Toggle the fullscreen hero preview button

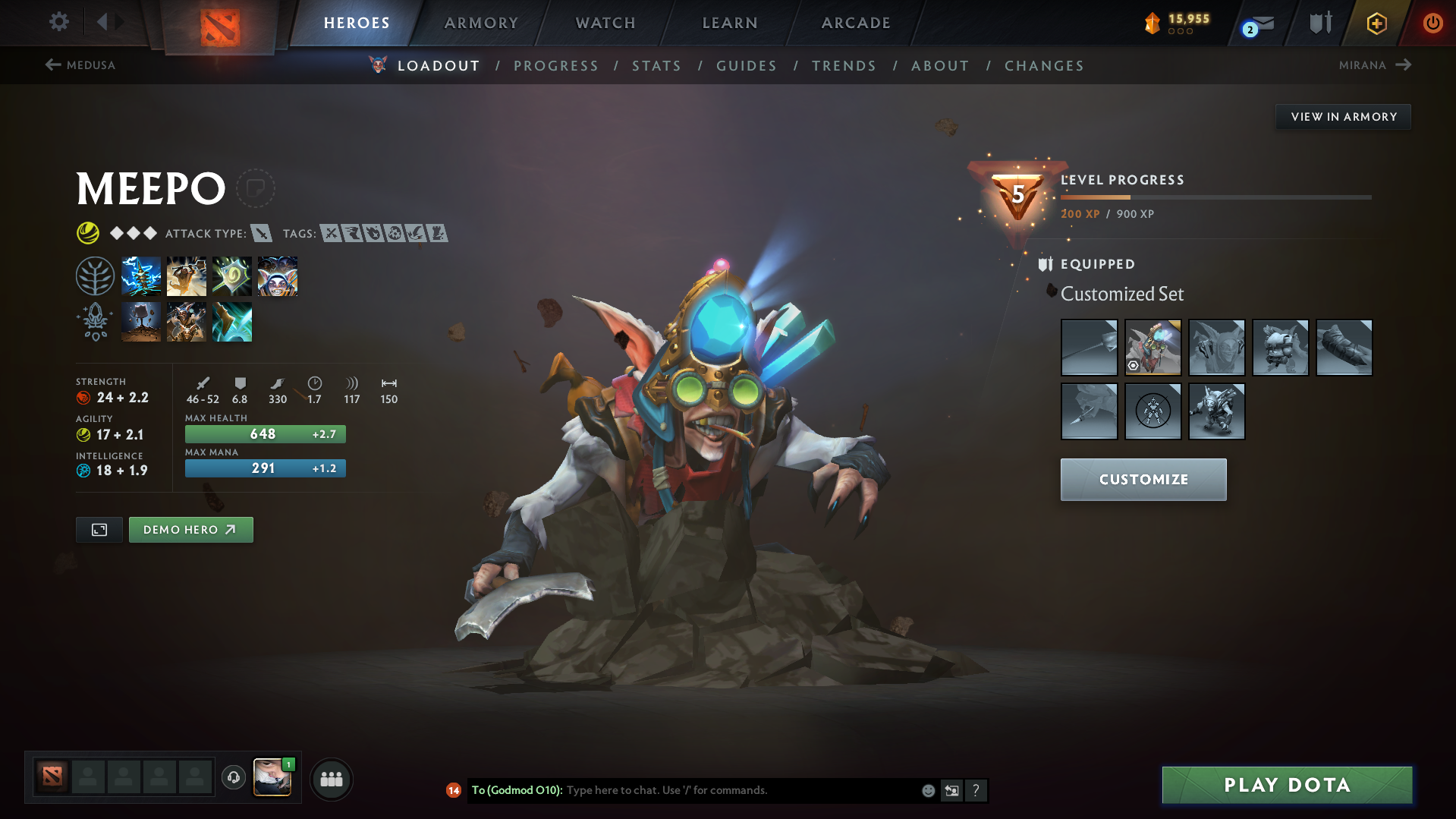click(x=99, y=529)
